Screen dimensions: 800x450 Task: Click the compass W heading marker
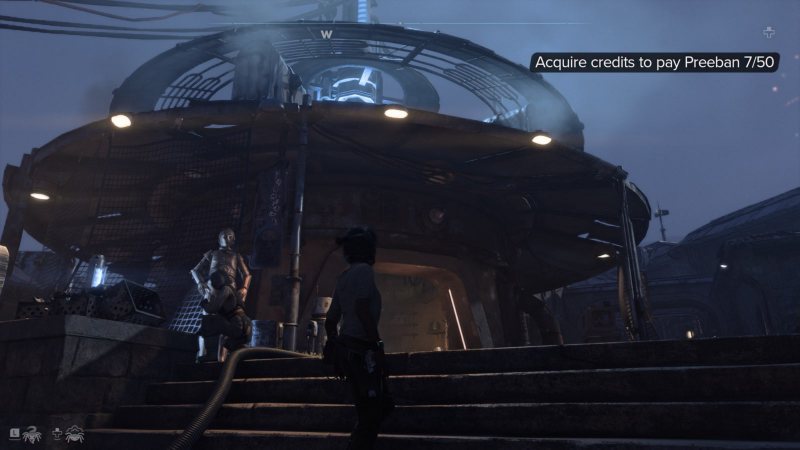coord(326,33)
